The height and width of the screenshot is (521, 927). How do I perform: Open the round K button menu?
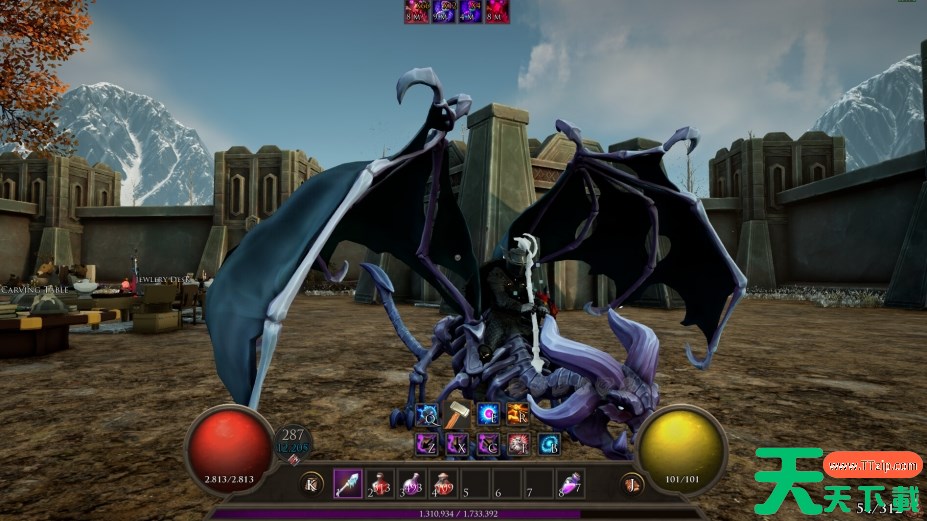click(x=312, y=484)
